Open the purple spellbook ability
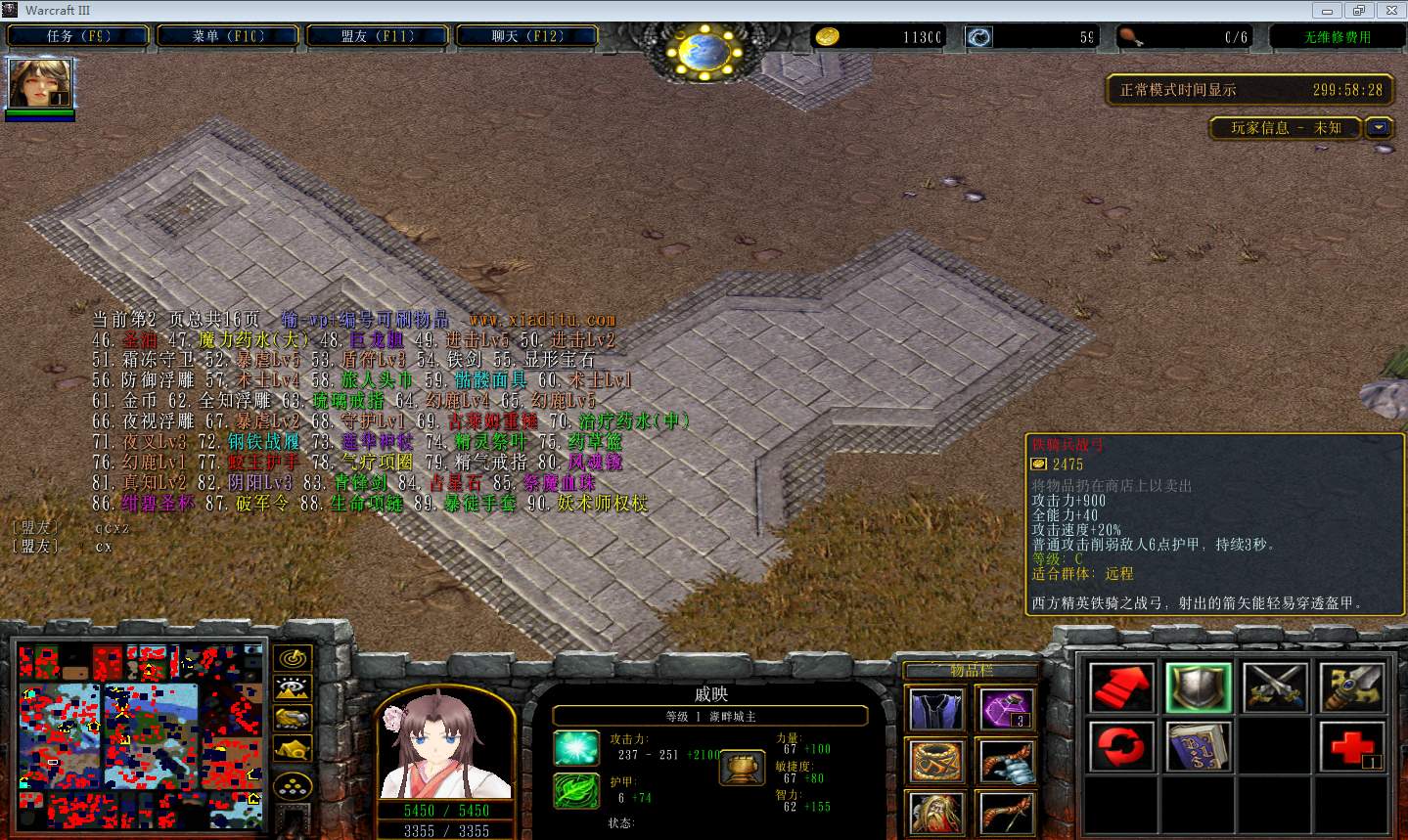Screen dimensions: 1408x840 point(1199,747)
